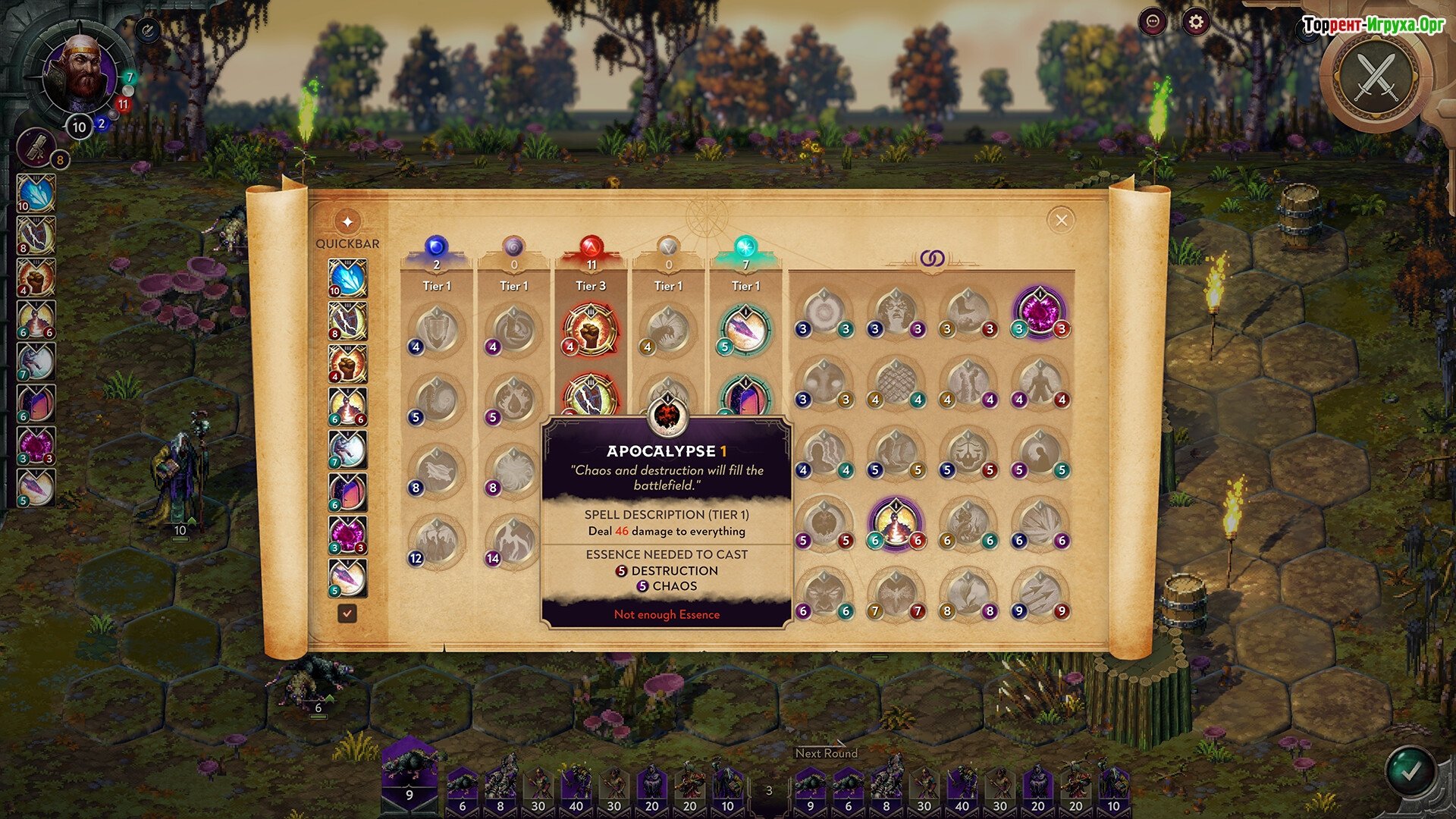The image size is (1456, 819).
Task: Close the spellbook scroll
Action: point(1061,220)
